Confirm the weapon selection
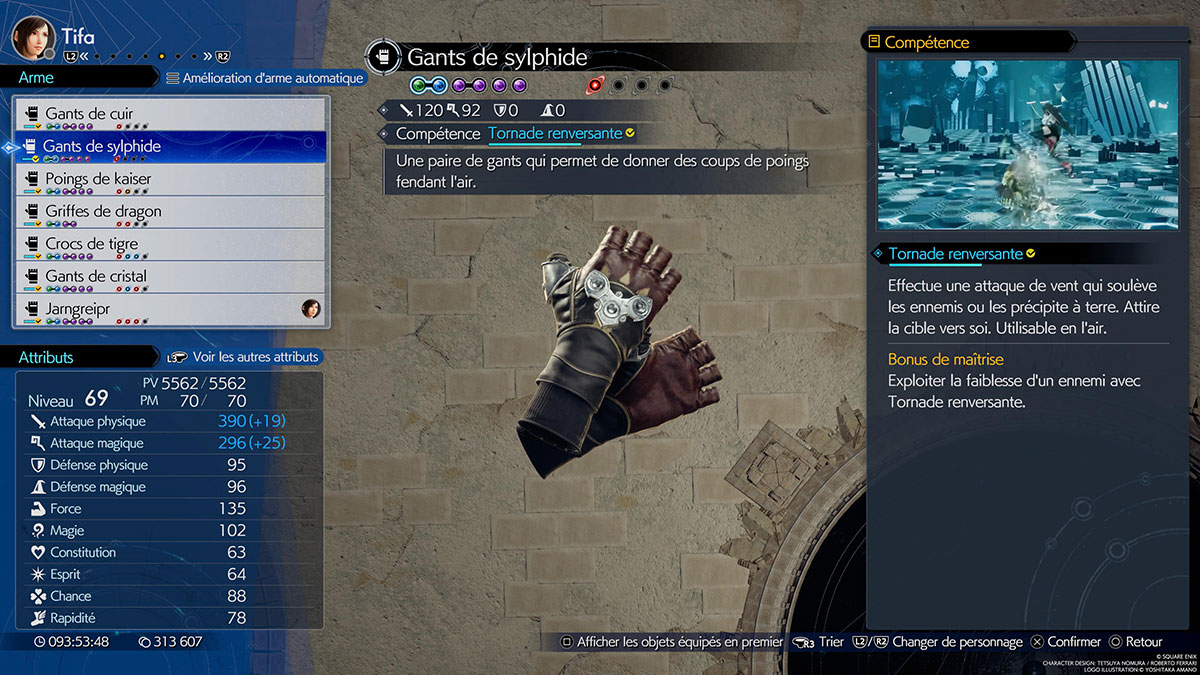 coord(1066,642)
